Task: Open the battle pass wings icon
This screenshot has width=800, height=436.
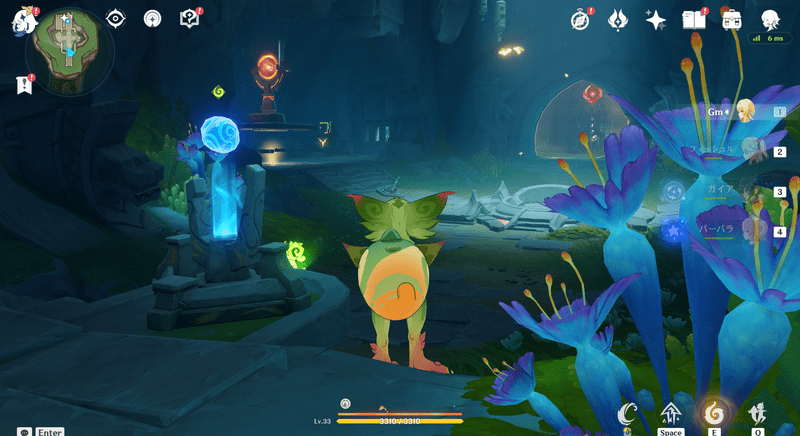Action: point(618,19)
